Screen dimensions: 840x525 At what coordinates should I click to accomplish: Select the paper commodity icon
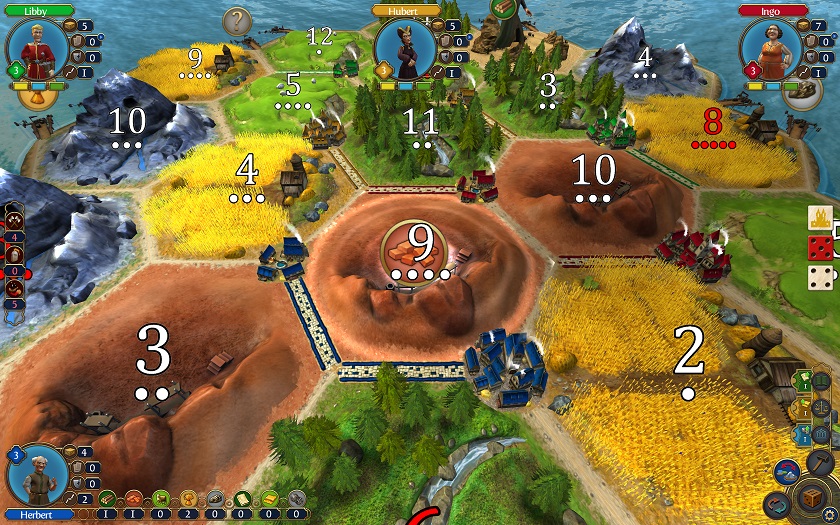[x=242, y=499]
